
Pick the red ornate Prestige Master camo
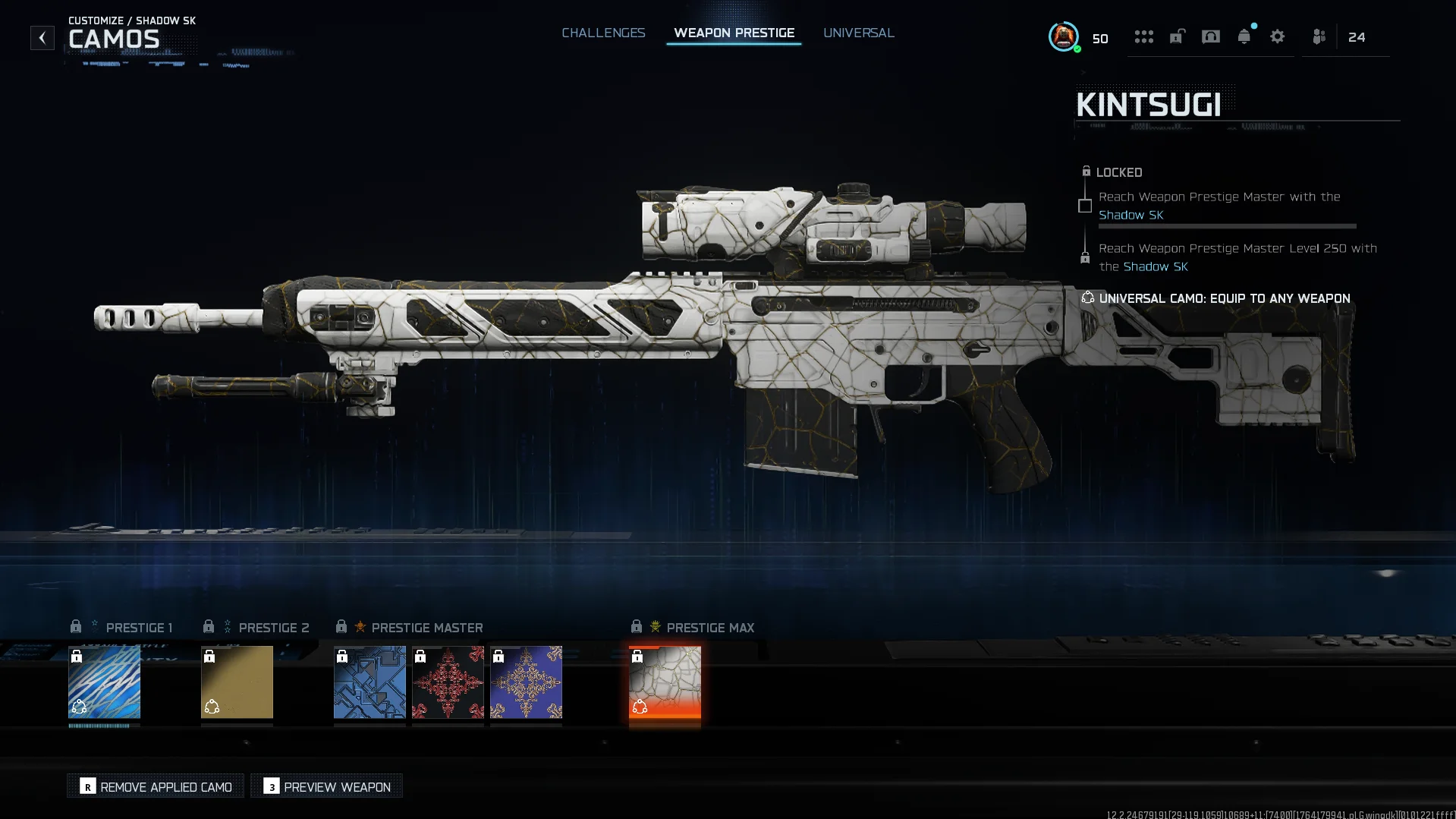point(448,682)
